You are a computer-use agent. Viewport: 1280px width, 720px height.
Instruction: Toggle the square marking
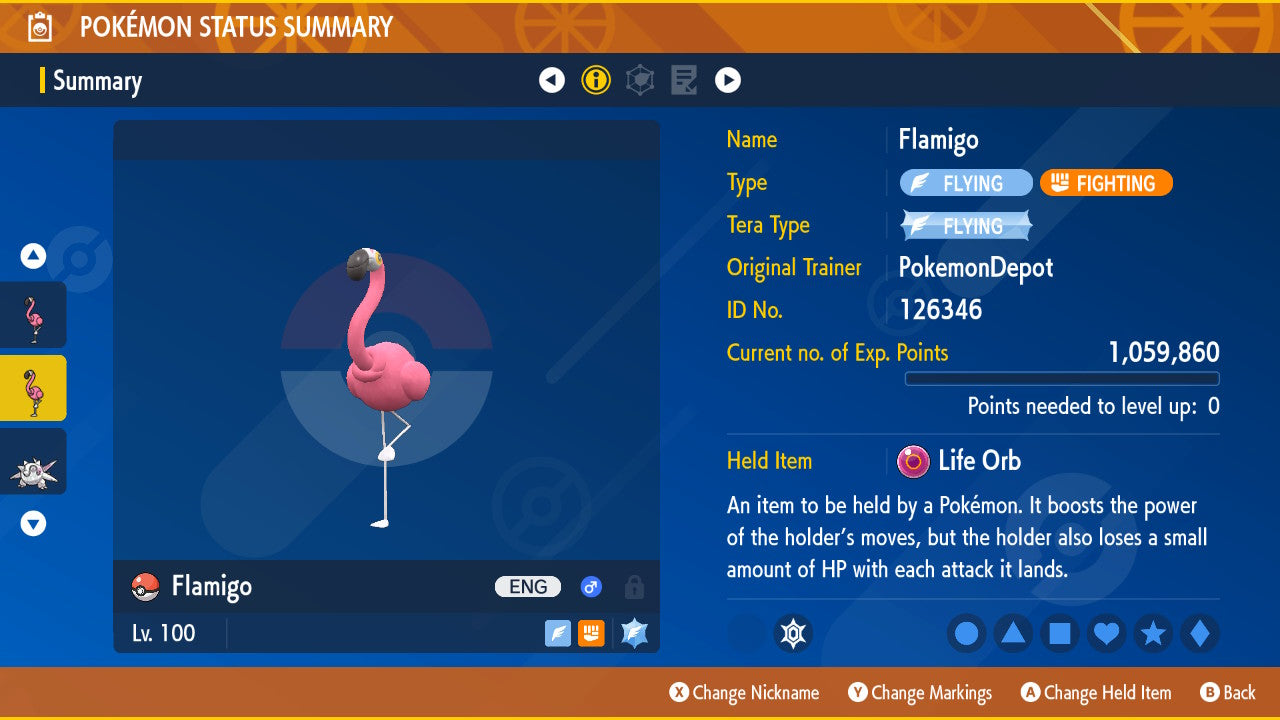[1060, 634]
